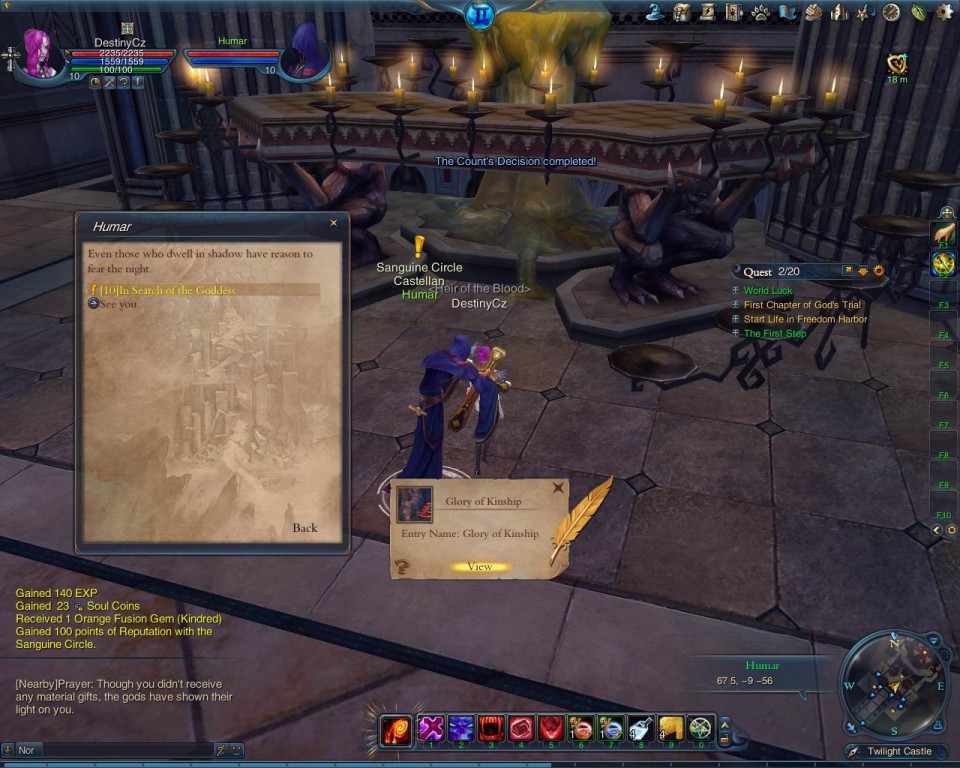
Task: Select The First Step quest
Action: tap(775, 334)
